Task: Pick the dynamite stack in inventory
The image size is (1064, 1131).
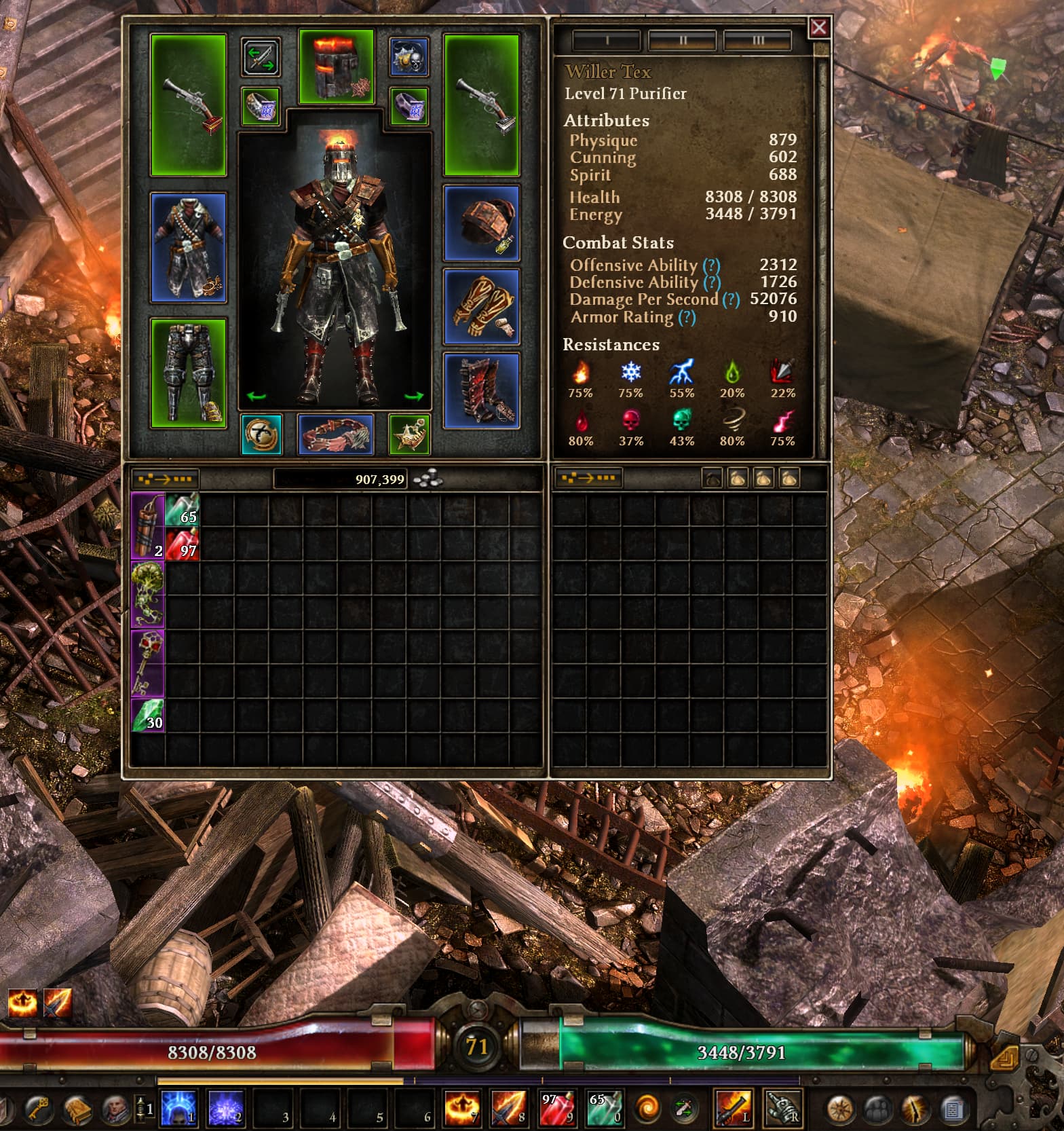Action: [147, 526]
